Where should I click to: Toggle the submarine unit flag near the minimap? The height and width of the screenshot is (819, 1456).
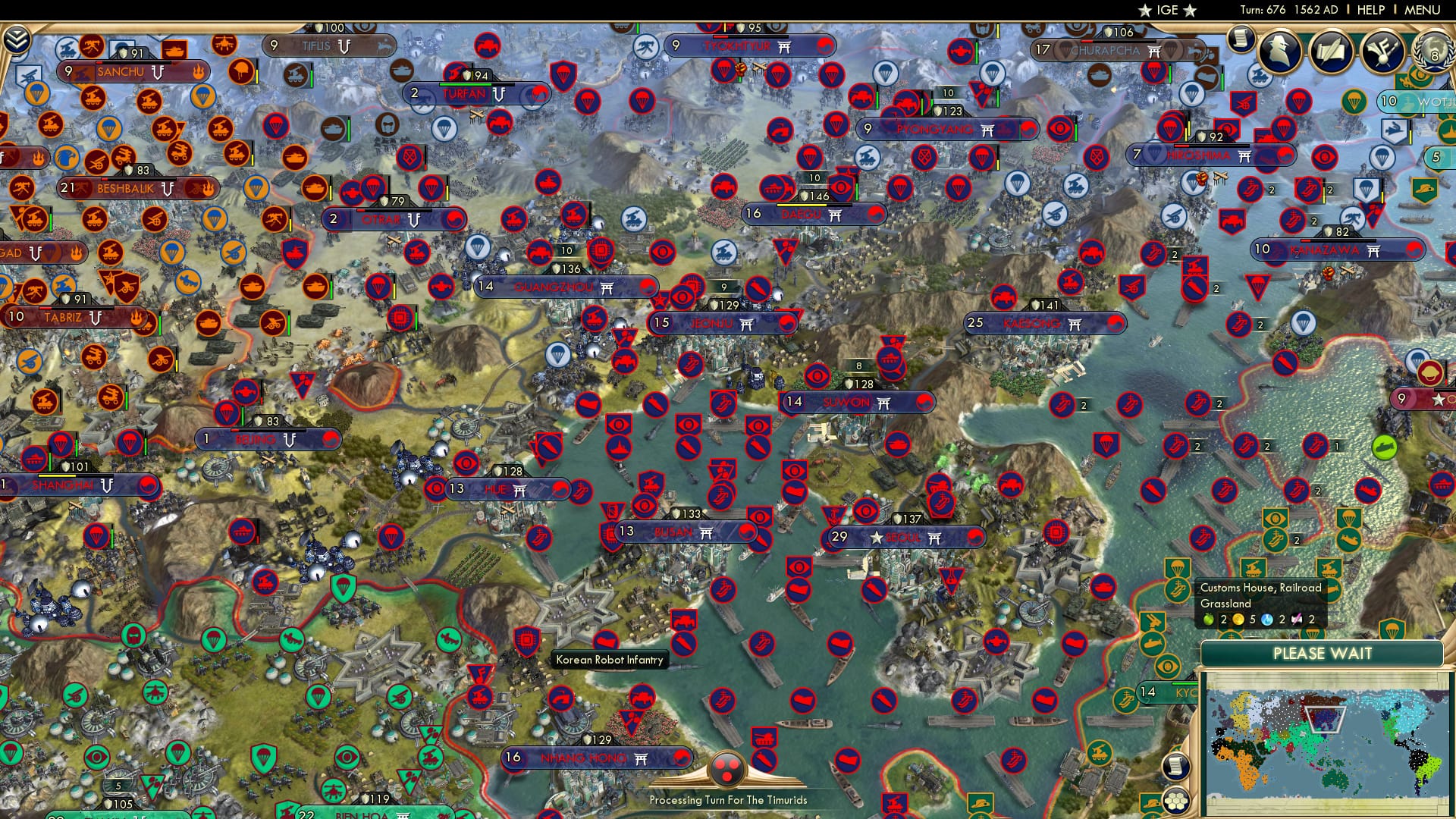[1153, 644]
